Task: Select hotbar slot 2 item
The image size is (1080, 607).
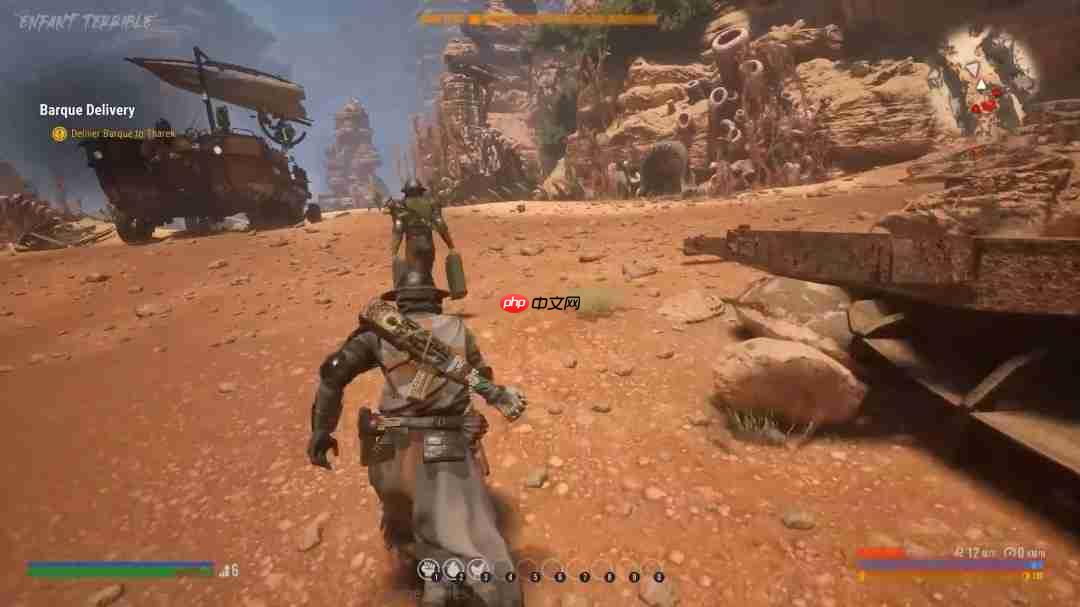Action: pyautogui.click(x=453, y=568)
